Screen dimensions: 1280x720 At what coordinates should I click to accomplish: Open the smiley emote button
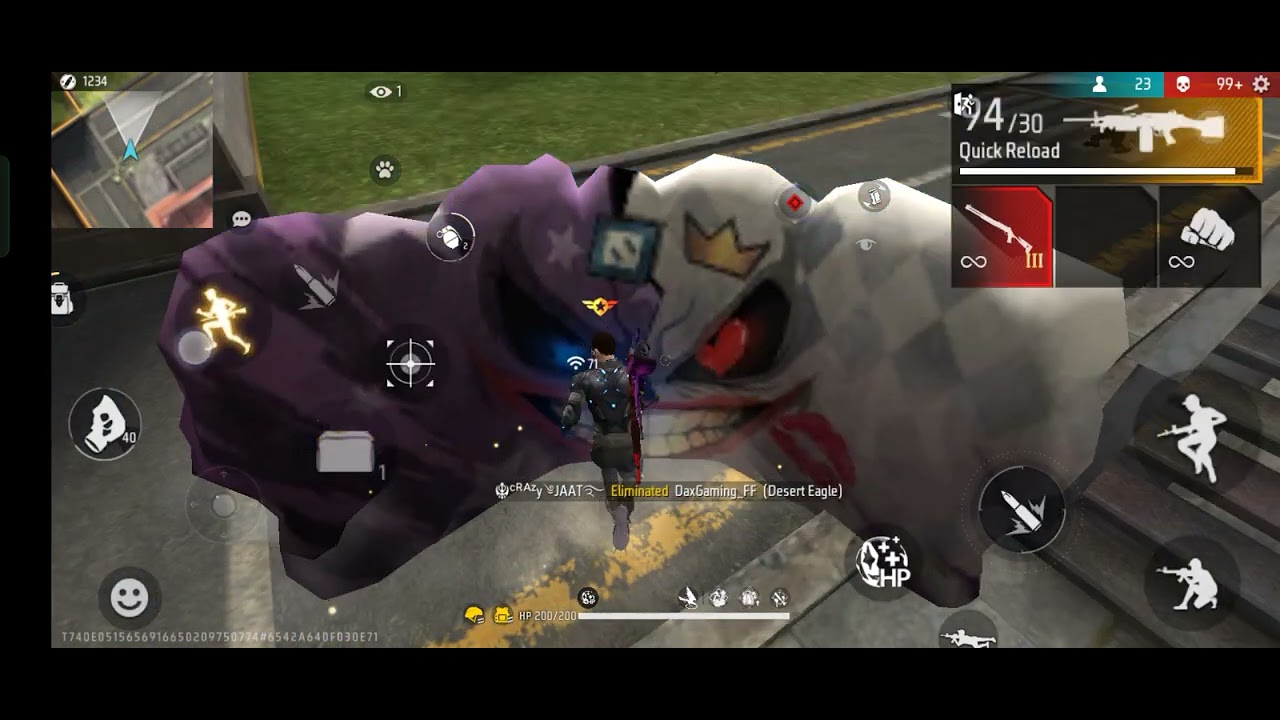pyautogui.click(x=129, y=598)
